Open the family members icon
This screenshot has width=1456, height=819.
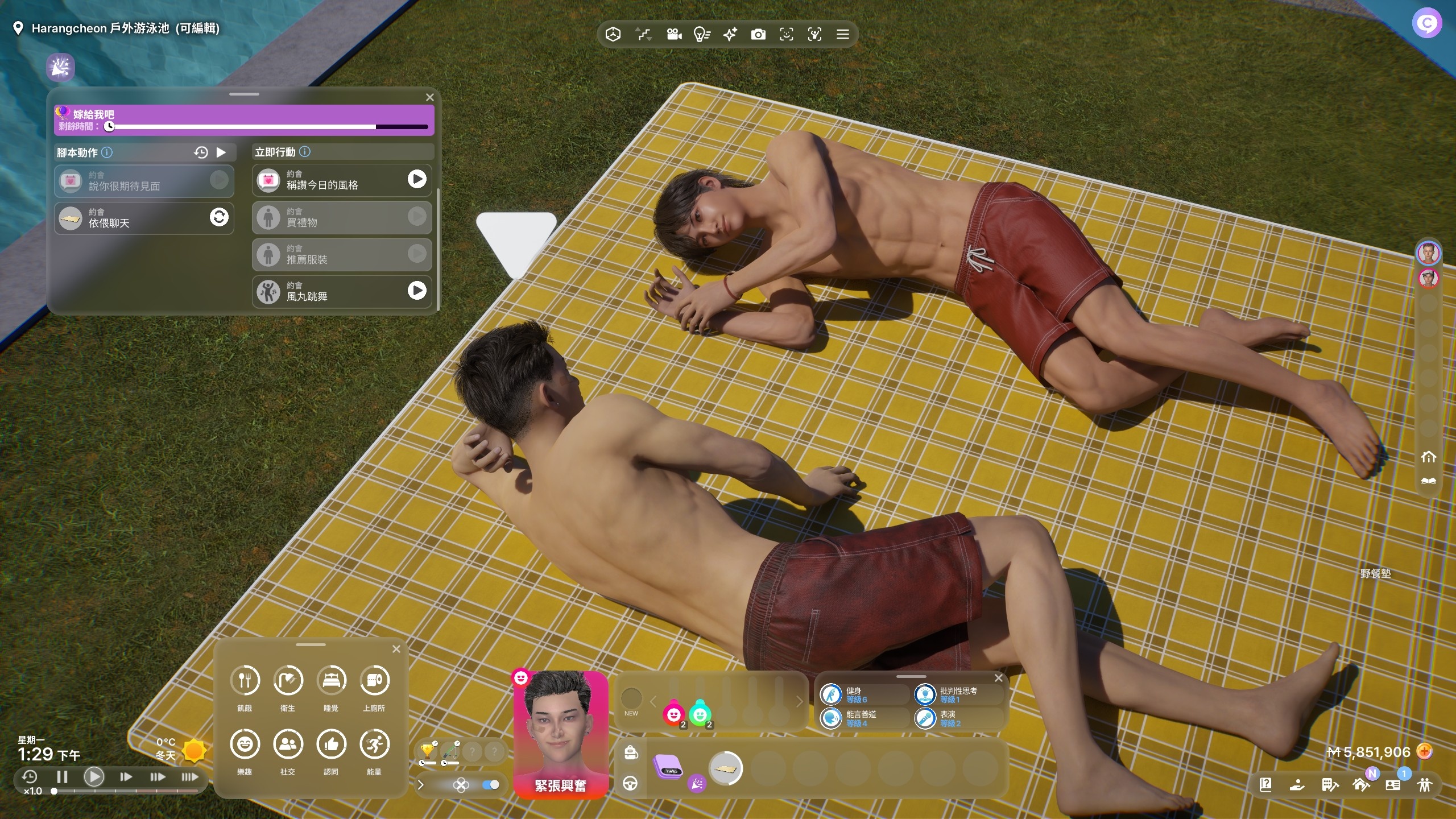pyautogui.click(x=1425, y=785)
